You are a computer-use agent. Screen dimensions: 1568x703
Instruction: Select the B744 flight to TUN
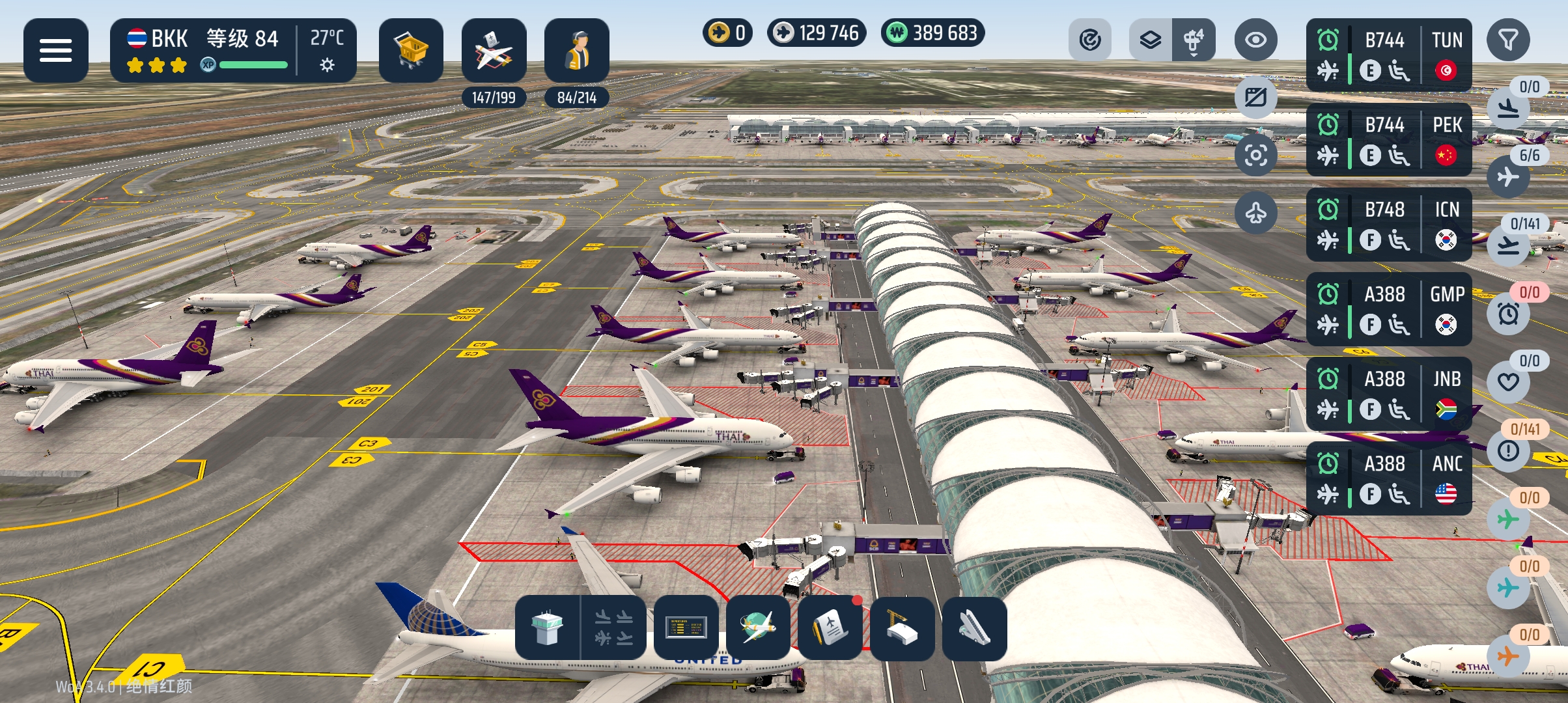tap(1388, 55)
